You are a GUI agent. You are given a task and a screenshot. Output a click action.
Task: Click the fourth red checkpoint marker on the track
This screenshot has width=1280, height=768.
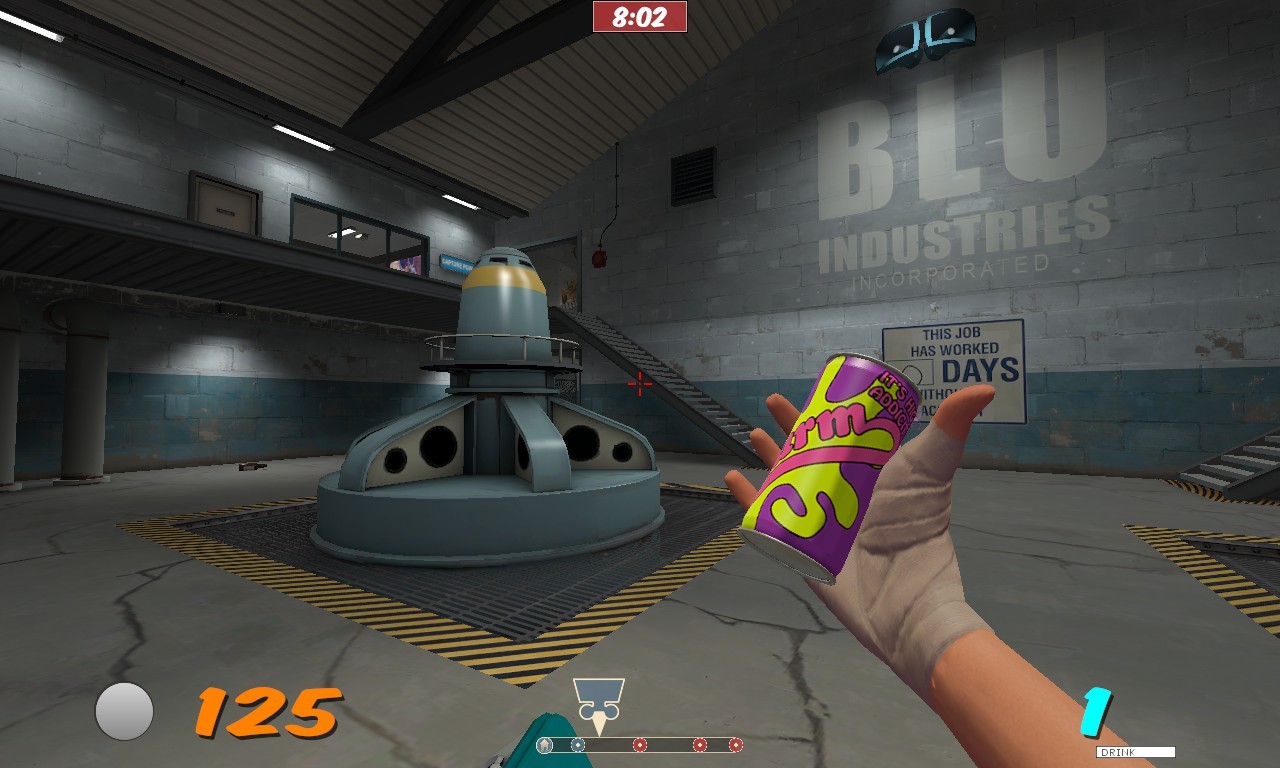699,744
